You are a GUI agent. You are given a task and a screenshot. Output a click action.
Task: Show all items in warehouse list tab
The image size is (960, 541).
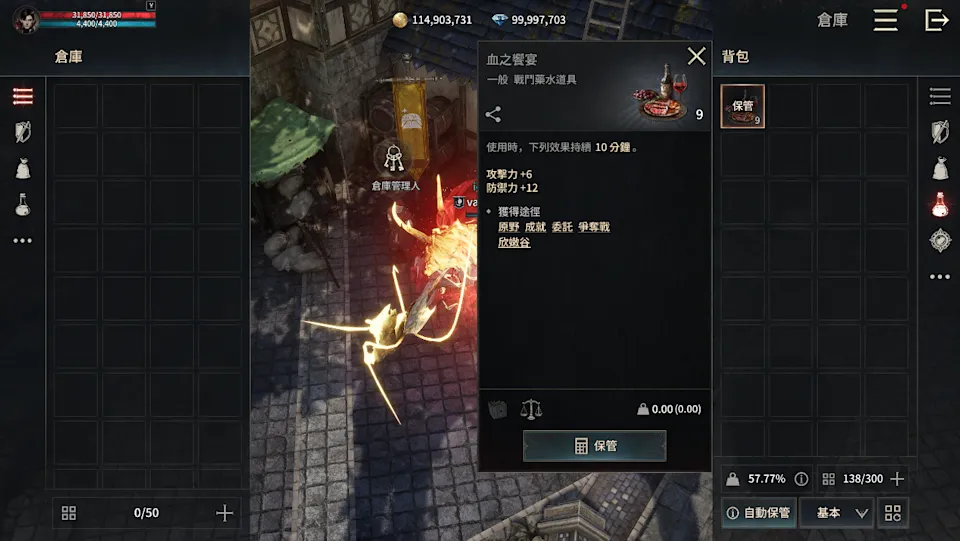[x=22, y=96]
